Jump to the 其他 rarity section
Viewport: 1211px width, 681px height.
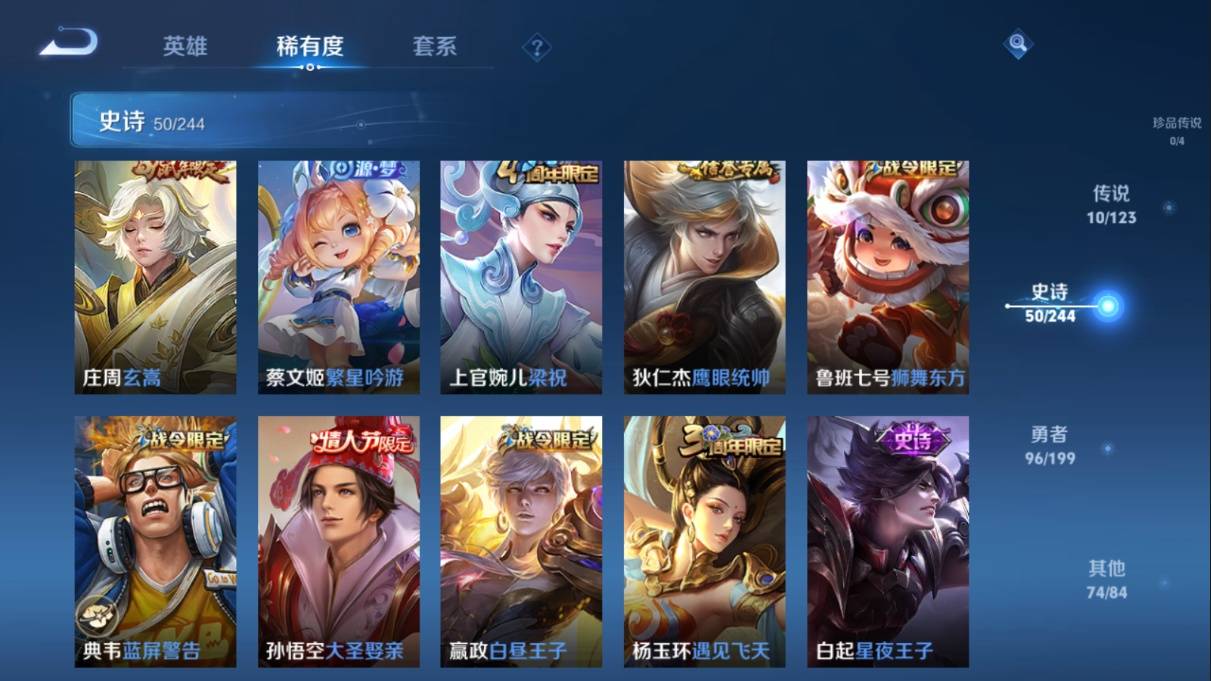(x=1106, y=578)
